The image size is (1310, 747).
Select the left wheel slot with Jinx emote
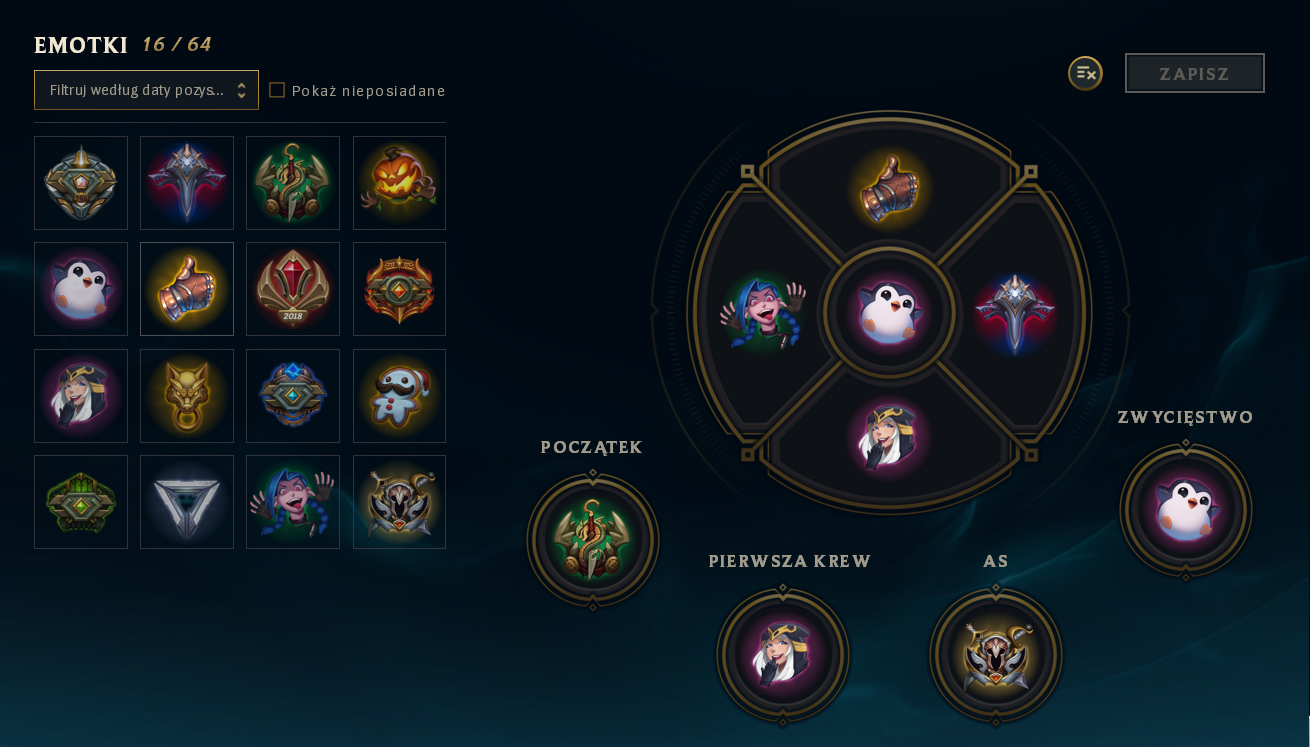pos(763,313)
